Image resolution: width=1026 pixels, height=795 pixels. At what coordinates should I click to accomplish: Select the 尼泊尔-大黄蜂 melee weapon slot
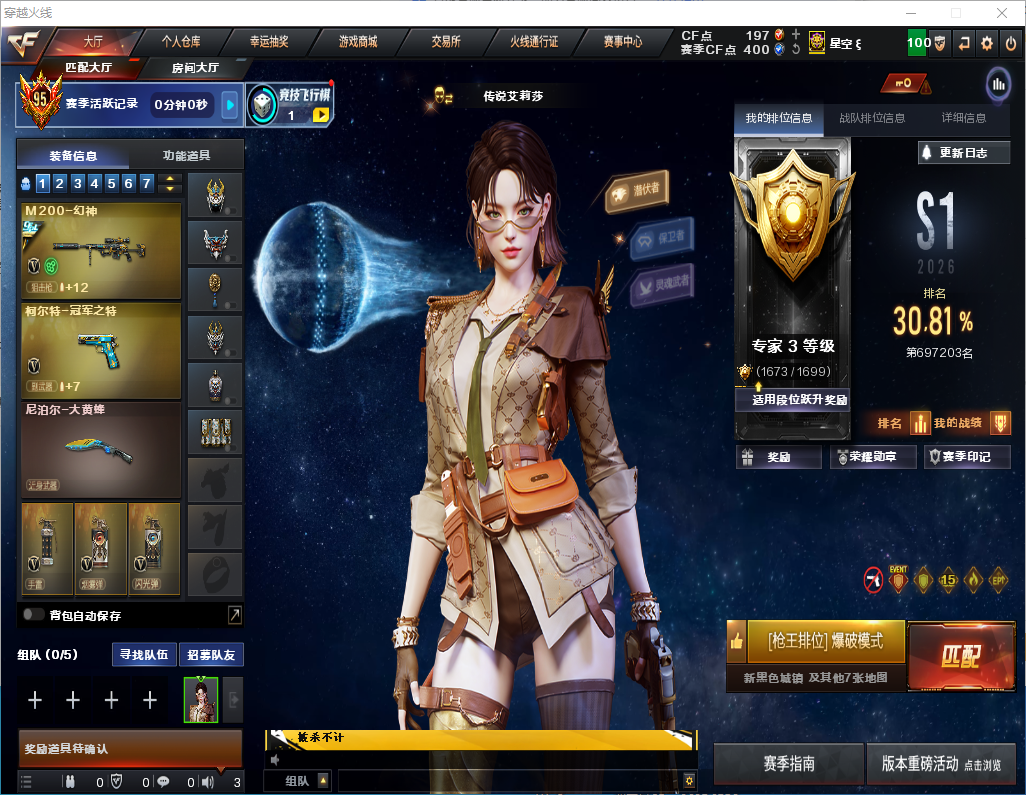point(100,450)
